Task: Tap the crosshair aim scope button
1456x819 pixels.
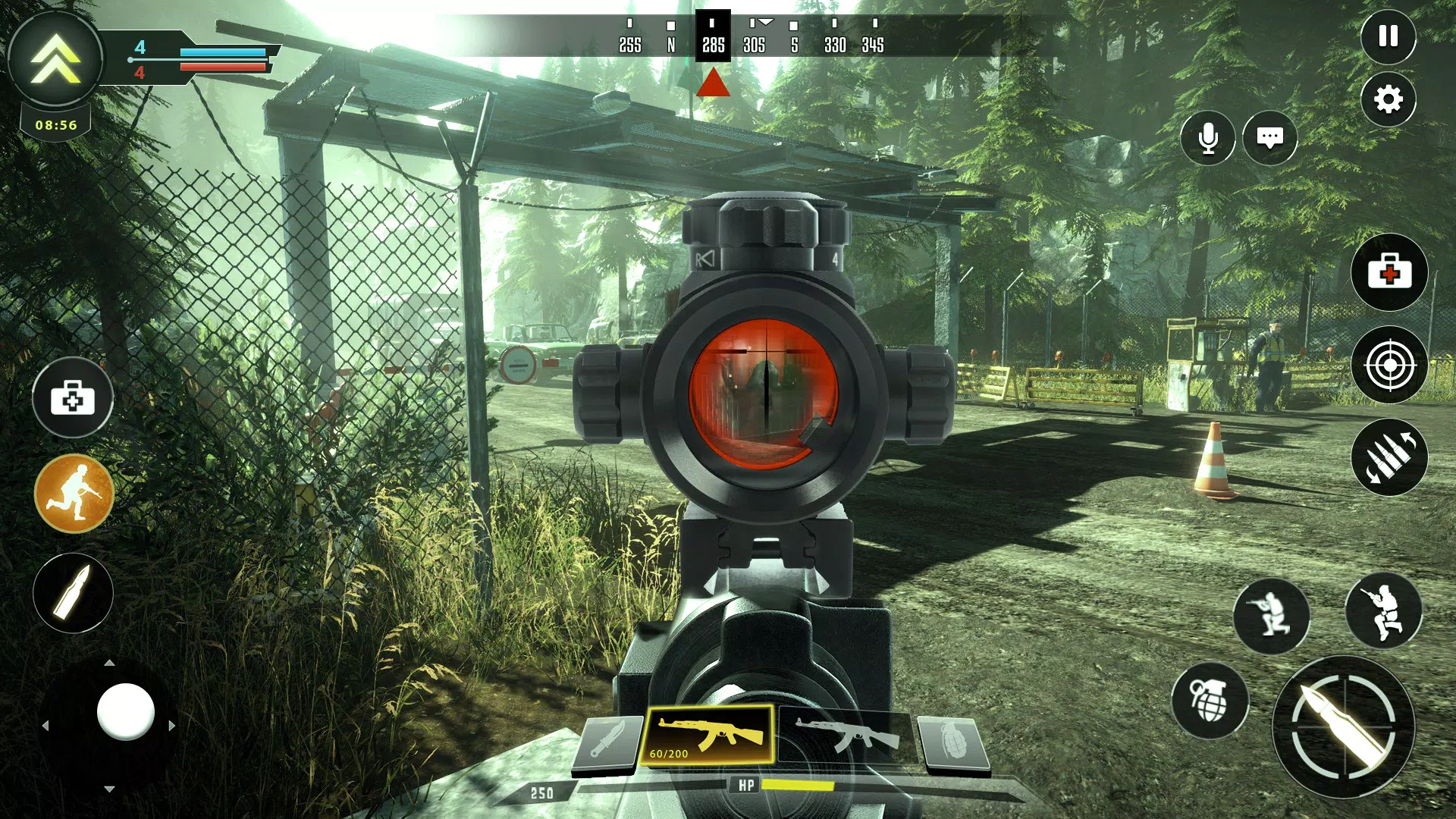Action: click(1389, 365)
